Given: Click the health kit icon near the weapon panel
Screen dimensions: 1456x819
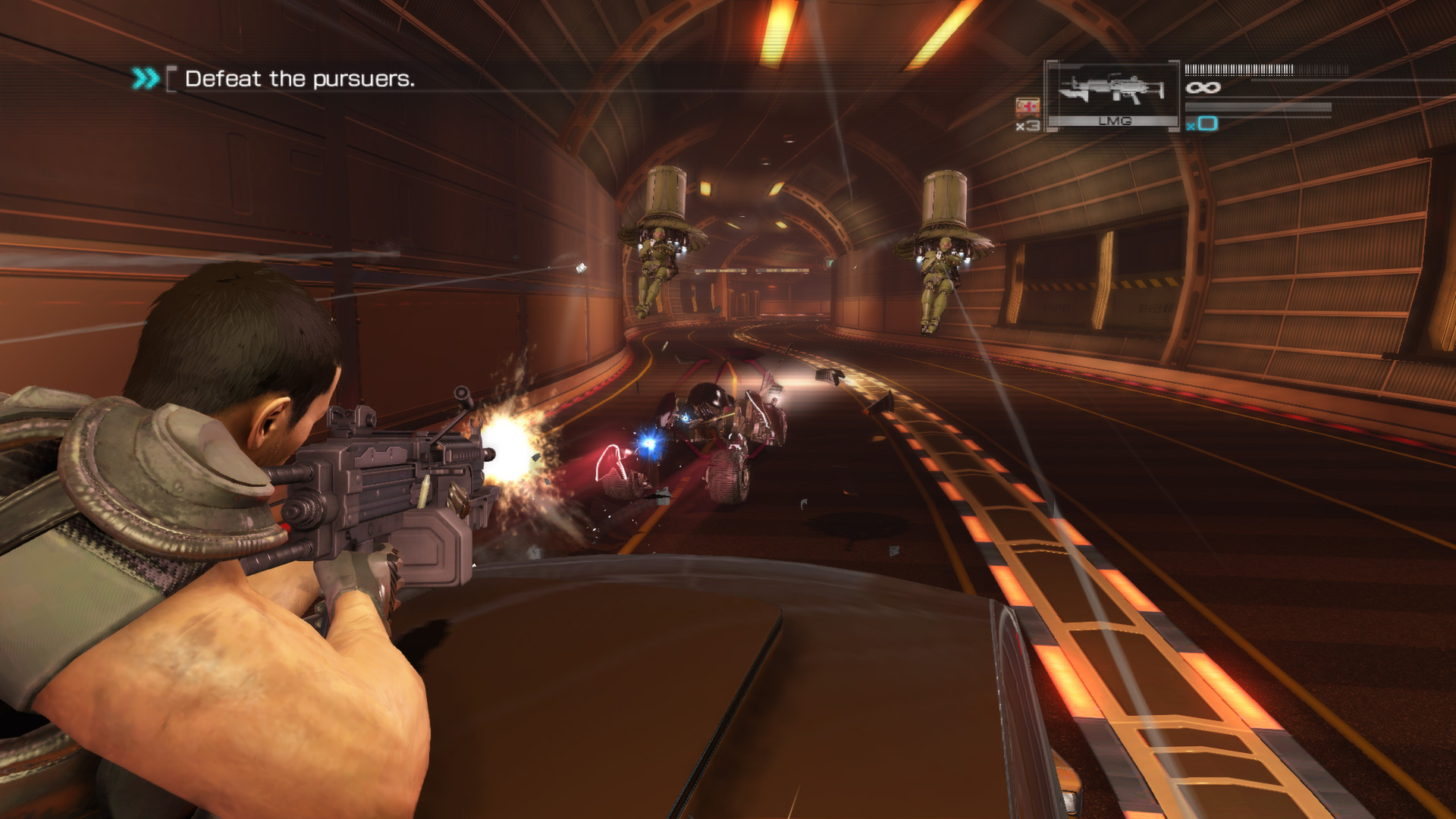Looking at the screenshot, I should 1026,107.
